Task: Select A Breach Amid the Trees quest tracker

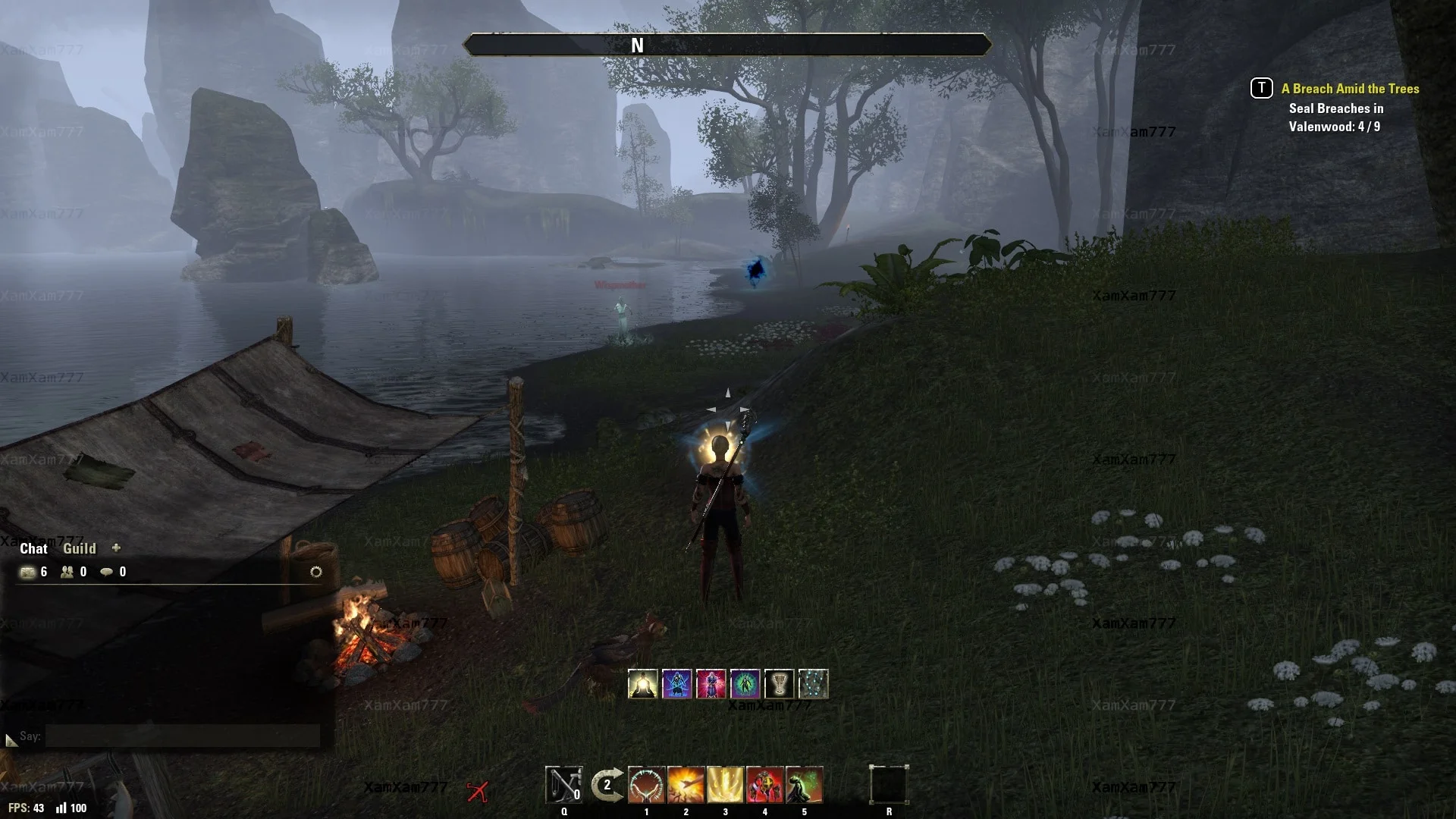Action: click(1350, 89)
